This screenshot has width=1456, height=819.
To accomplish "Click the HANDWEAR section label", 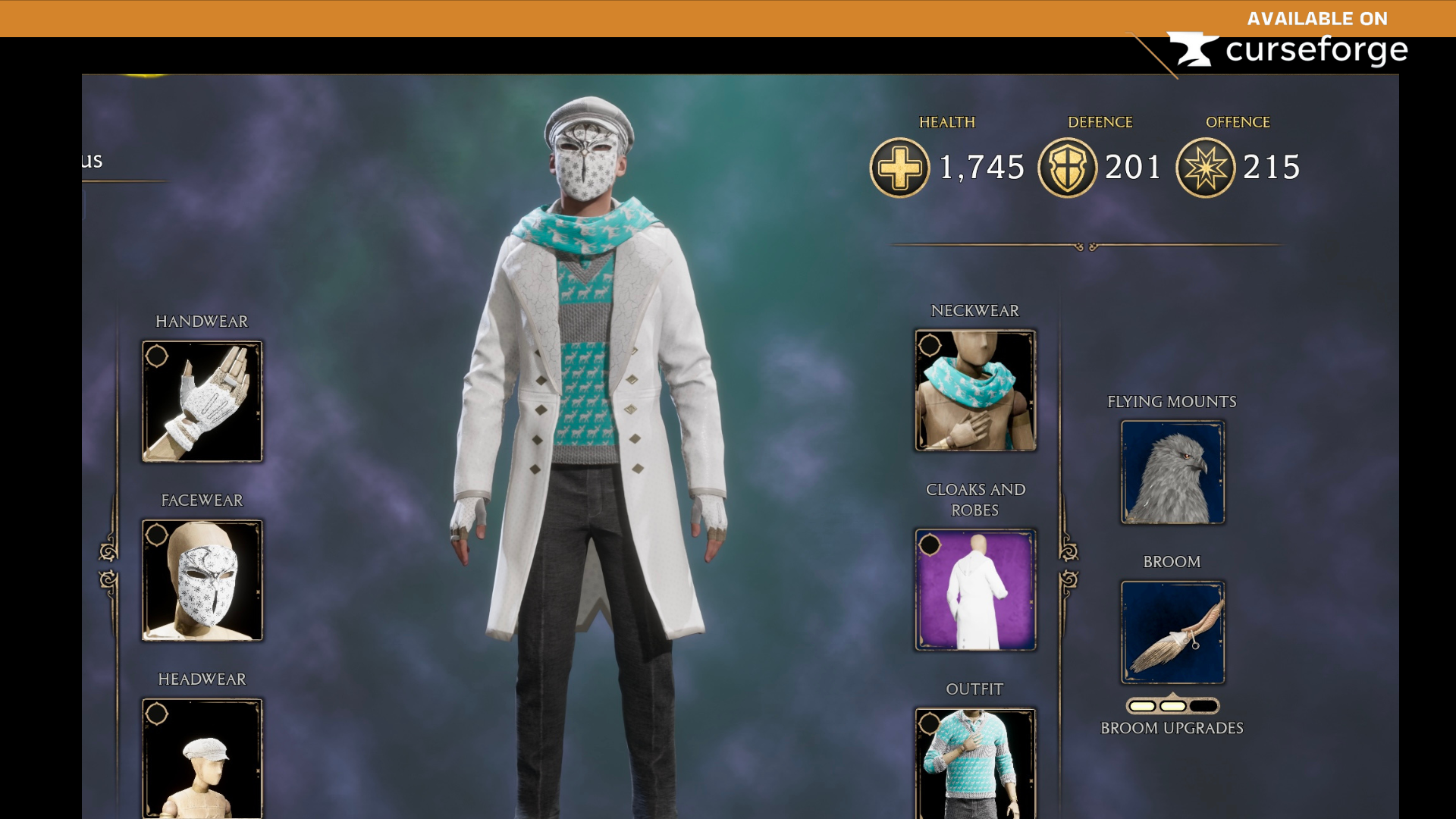I will pyautogui.click(x=201, y=321).
